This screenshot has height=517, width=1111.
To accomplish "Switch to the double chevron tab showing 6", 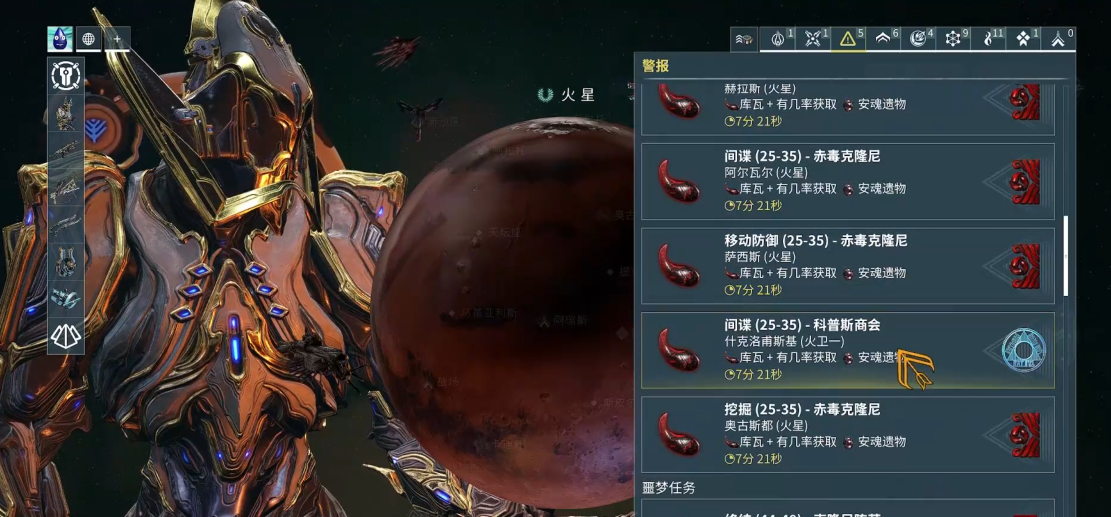I will [884, 40].
